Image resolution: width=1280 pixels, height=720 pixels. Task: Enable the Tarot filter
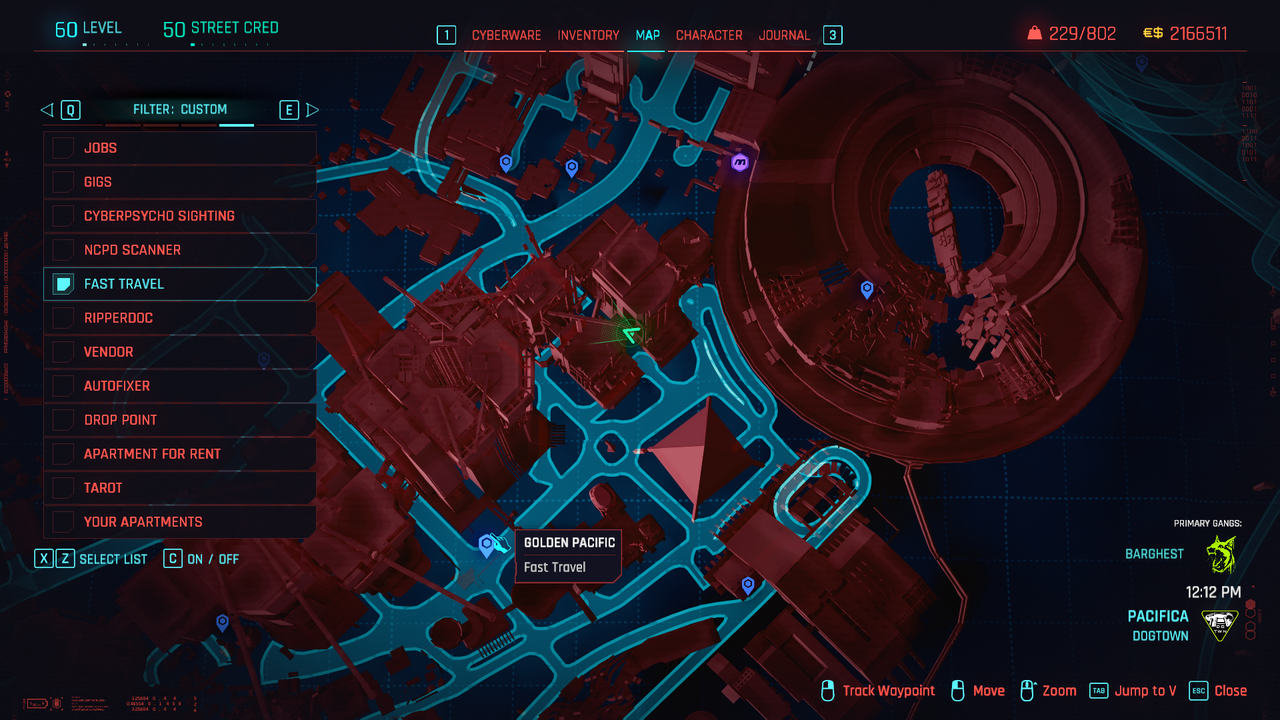pyautogui.click(x=64, y=488)
